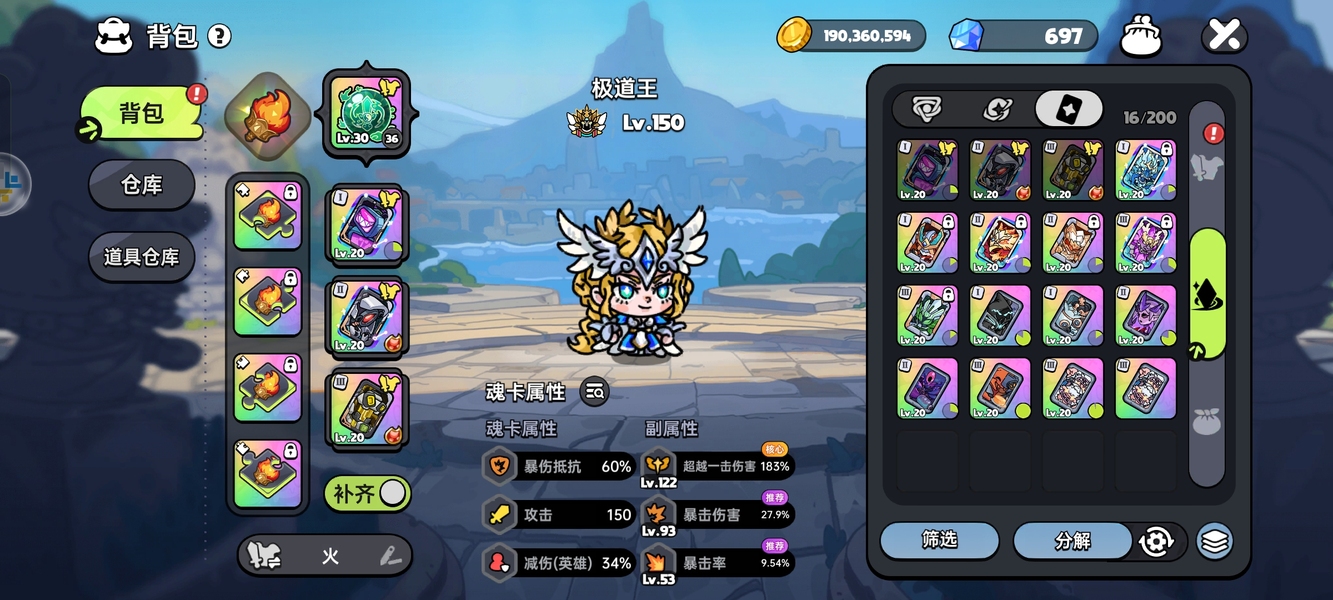Image resolution: width=1333 pixels, height=600 pixels.
Task: Select the selected card-shaped inventory tab
Action: 1068,109
